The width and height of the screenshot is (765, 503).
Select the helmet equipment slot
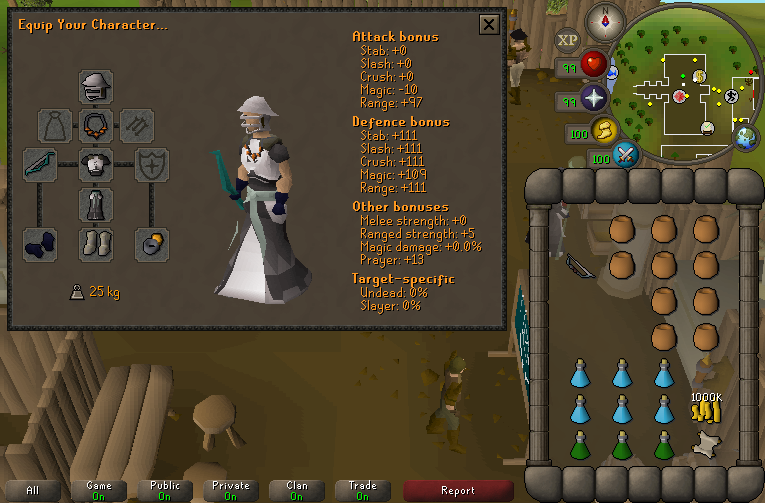96,87
